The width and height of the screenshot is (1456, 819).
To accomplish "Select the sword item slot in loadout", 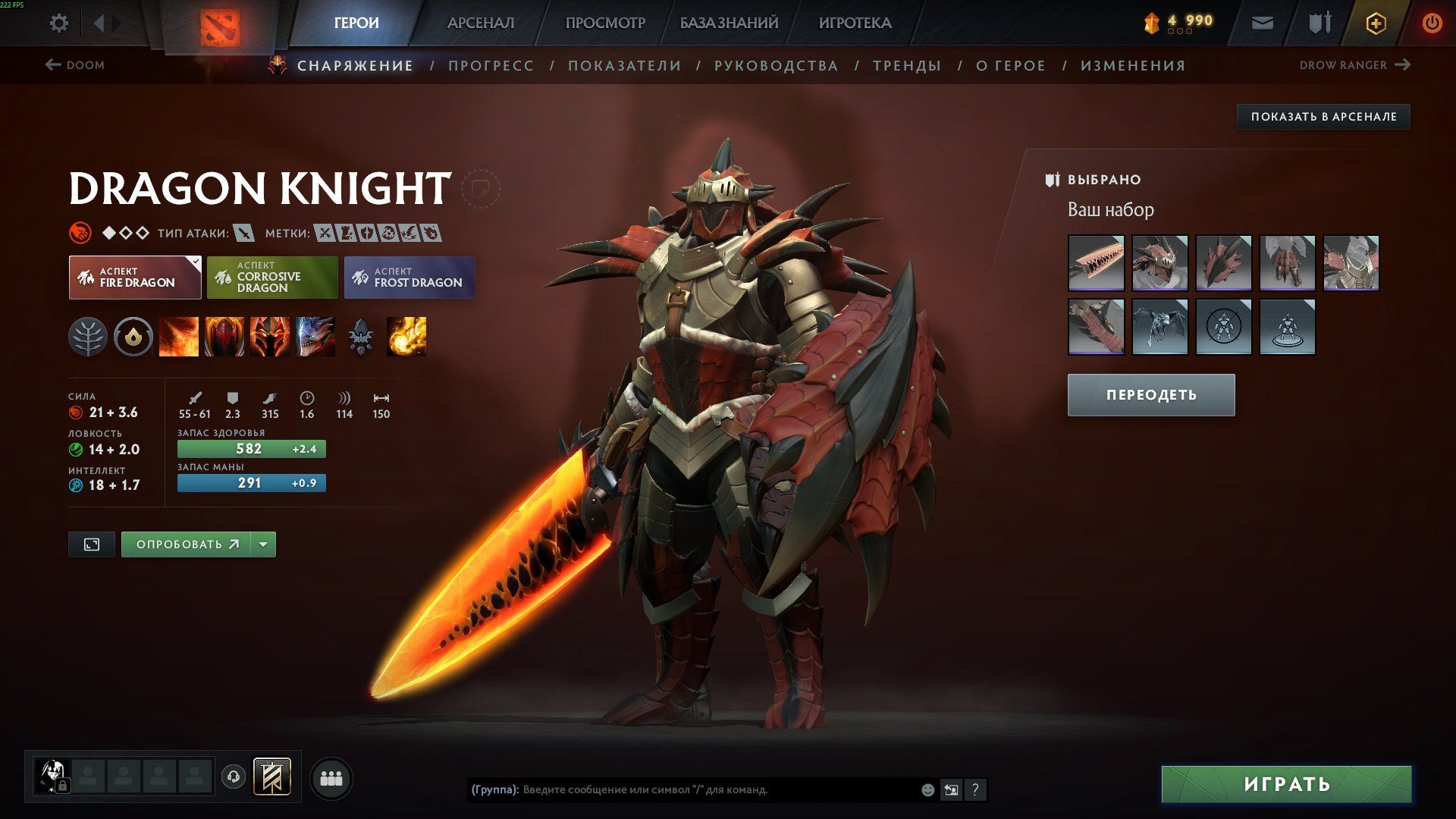I will [x=1096, y=263].
